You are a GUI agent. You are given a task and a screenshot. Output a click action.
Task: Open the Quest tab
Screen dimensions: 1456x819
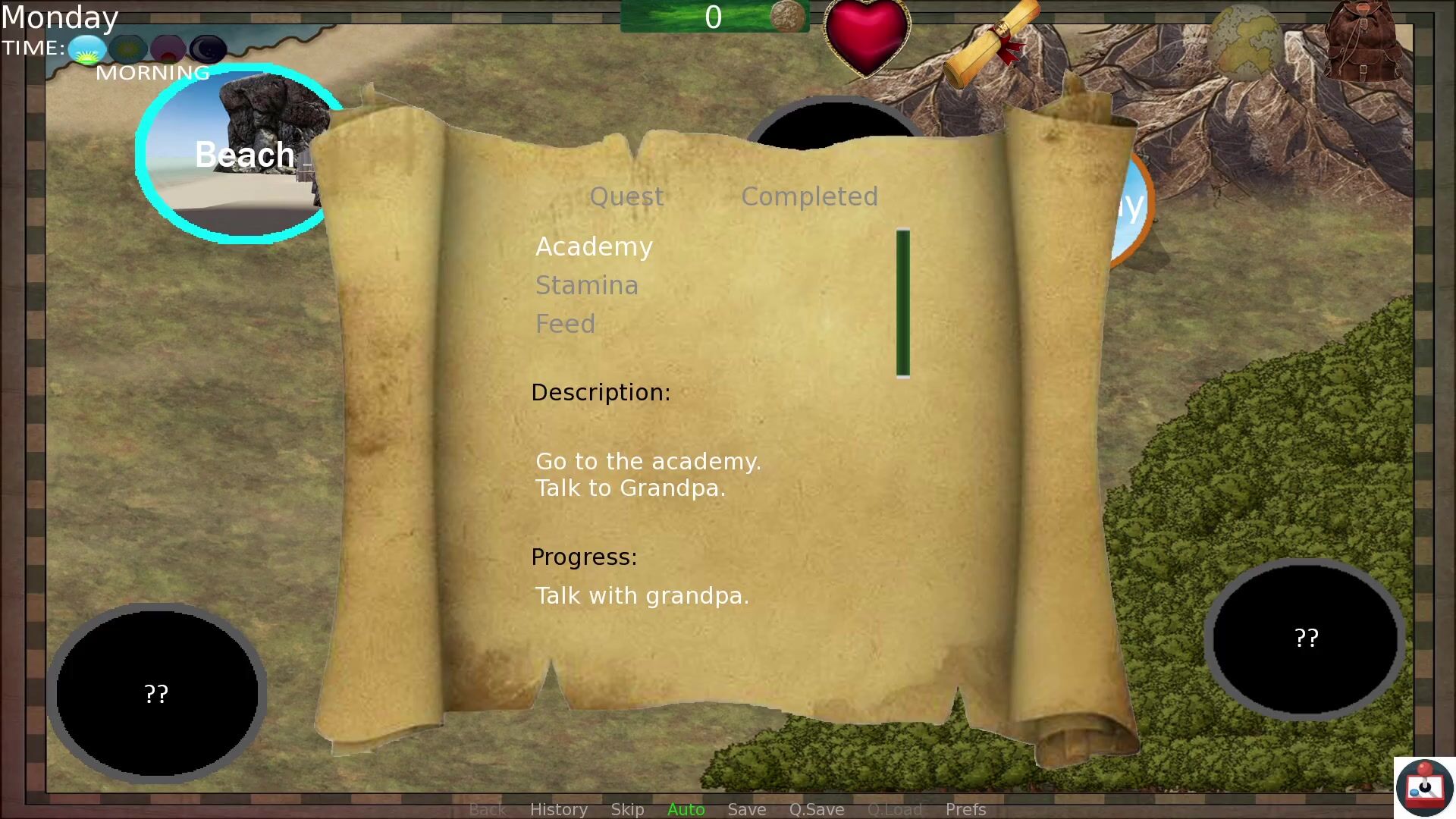click(x=626, y=196)
